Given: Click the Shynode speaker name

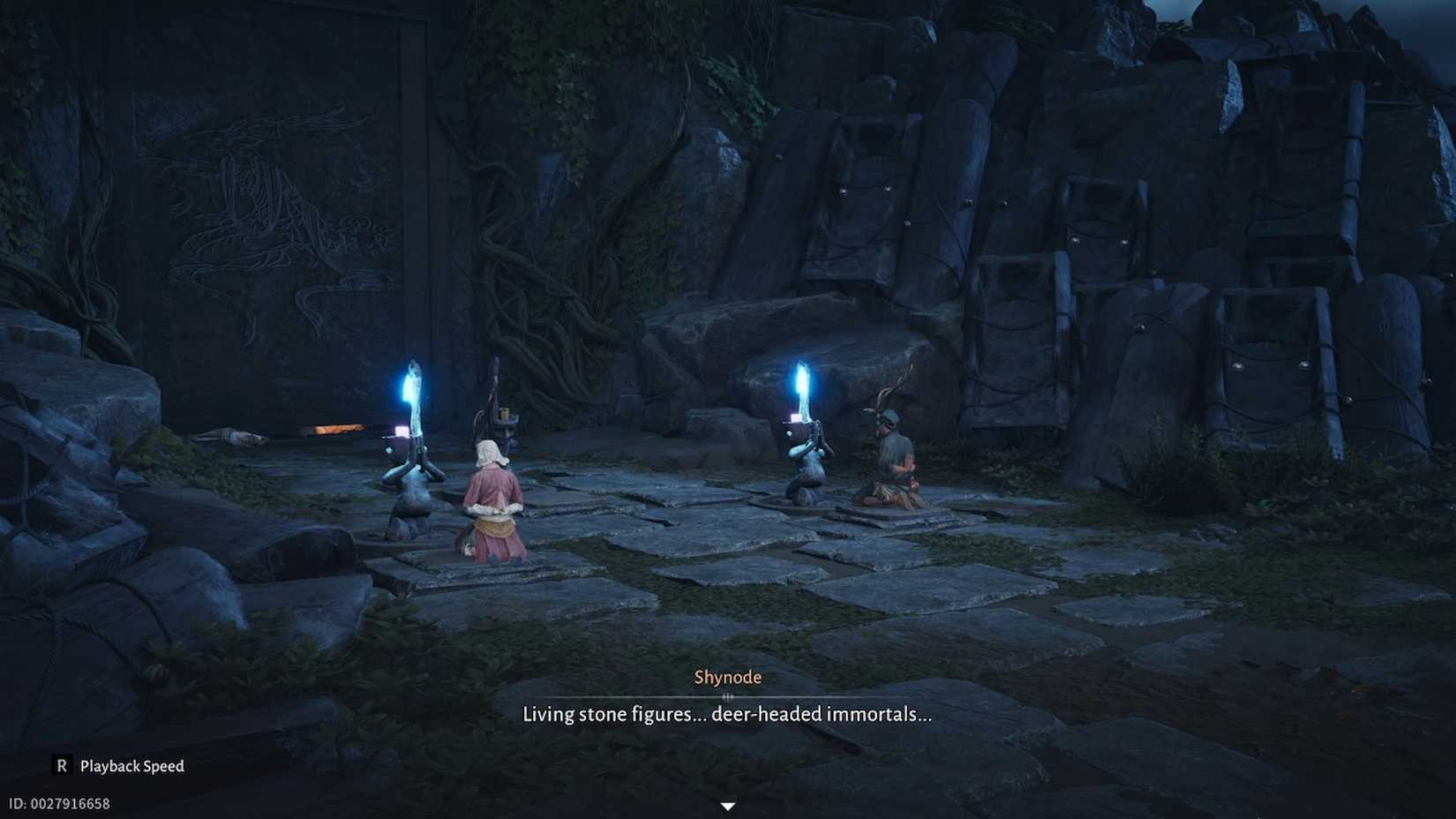Looking at the screenshot, I should 727,676.
